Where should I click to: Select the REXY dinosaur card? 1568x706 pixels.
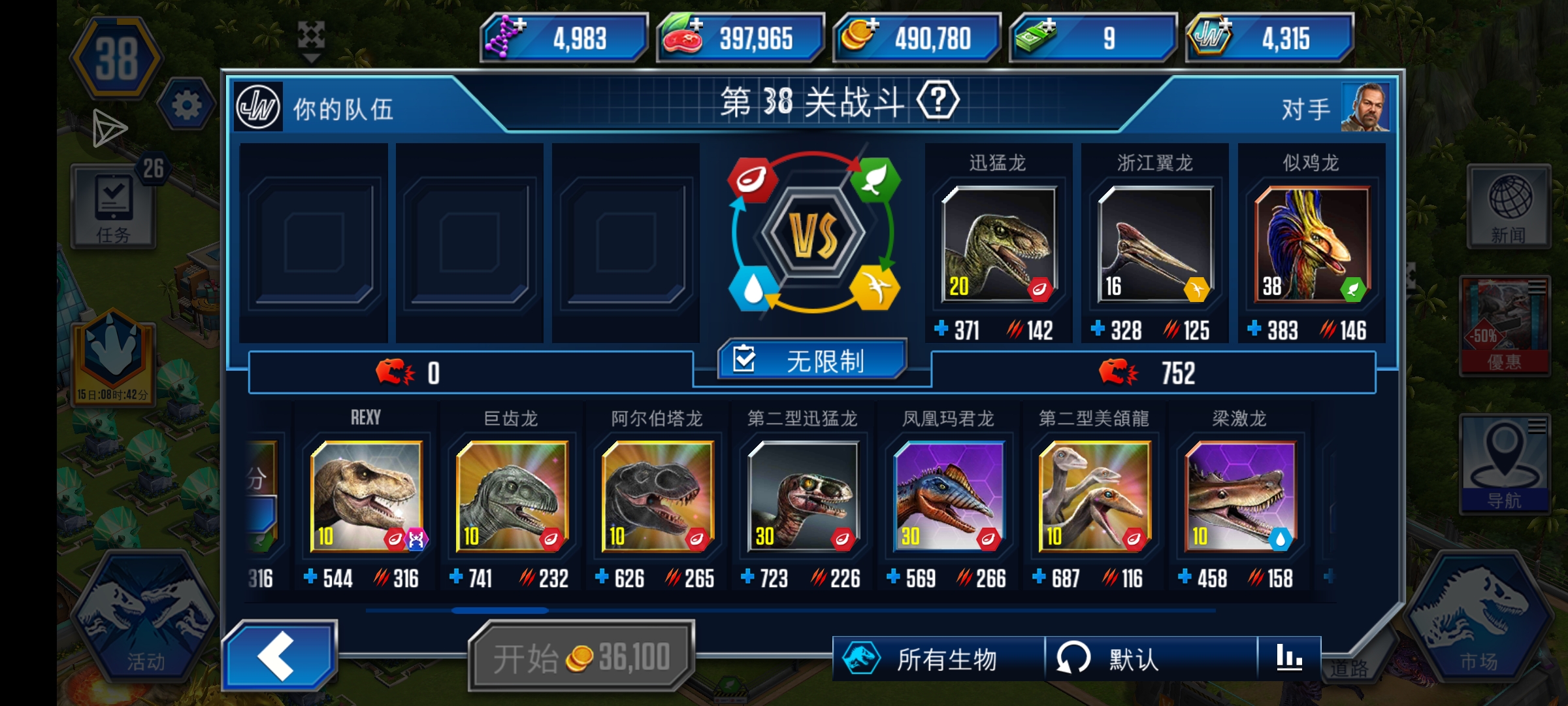pos(366,498)
